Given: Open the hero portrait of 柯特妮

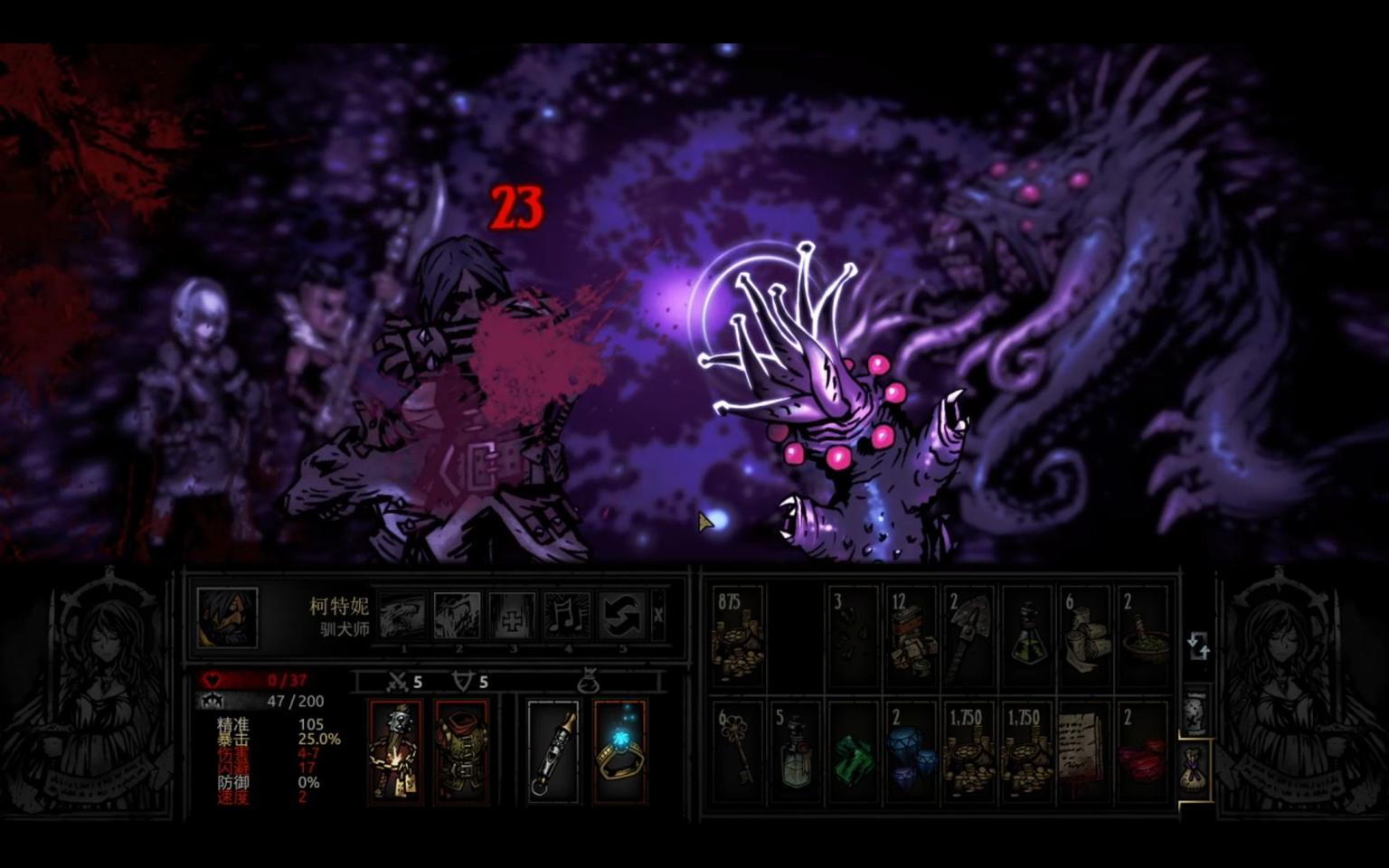Looking at the screenshot, I should (x=227, y=618).
